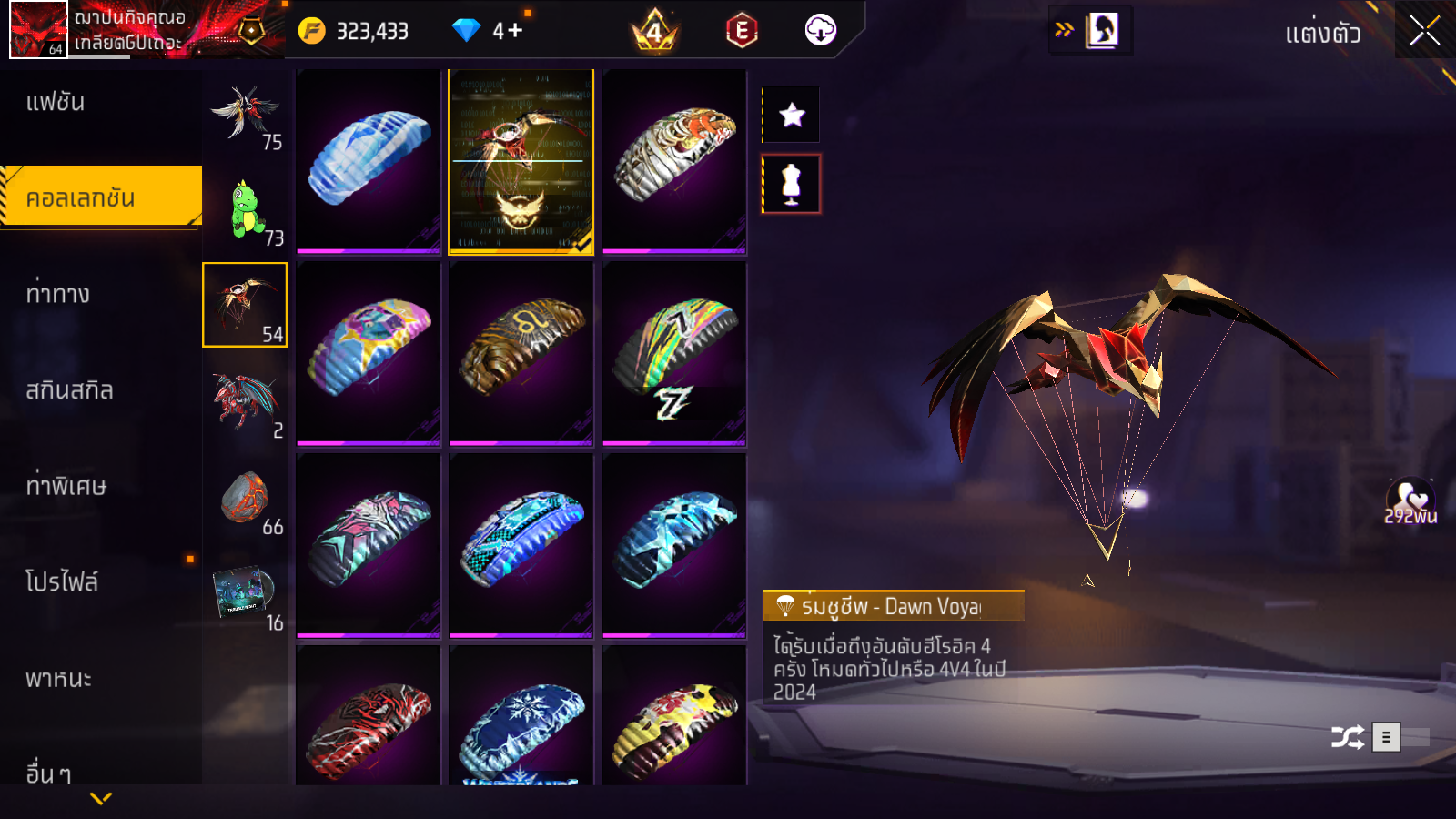The image size is (1456, 819).
Task: Open the แฟชั่น fashion category
Action: (56, 102)
